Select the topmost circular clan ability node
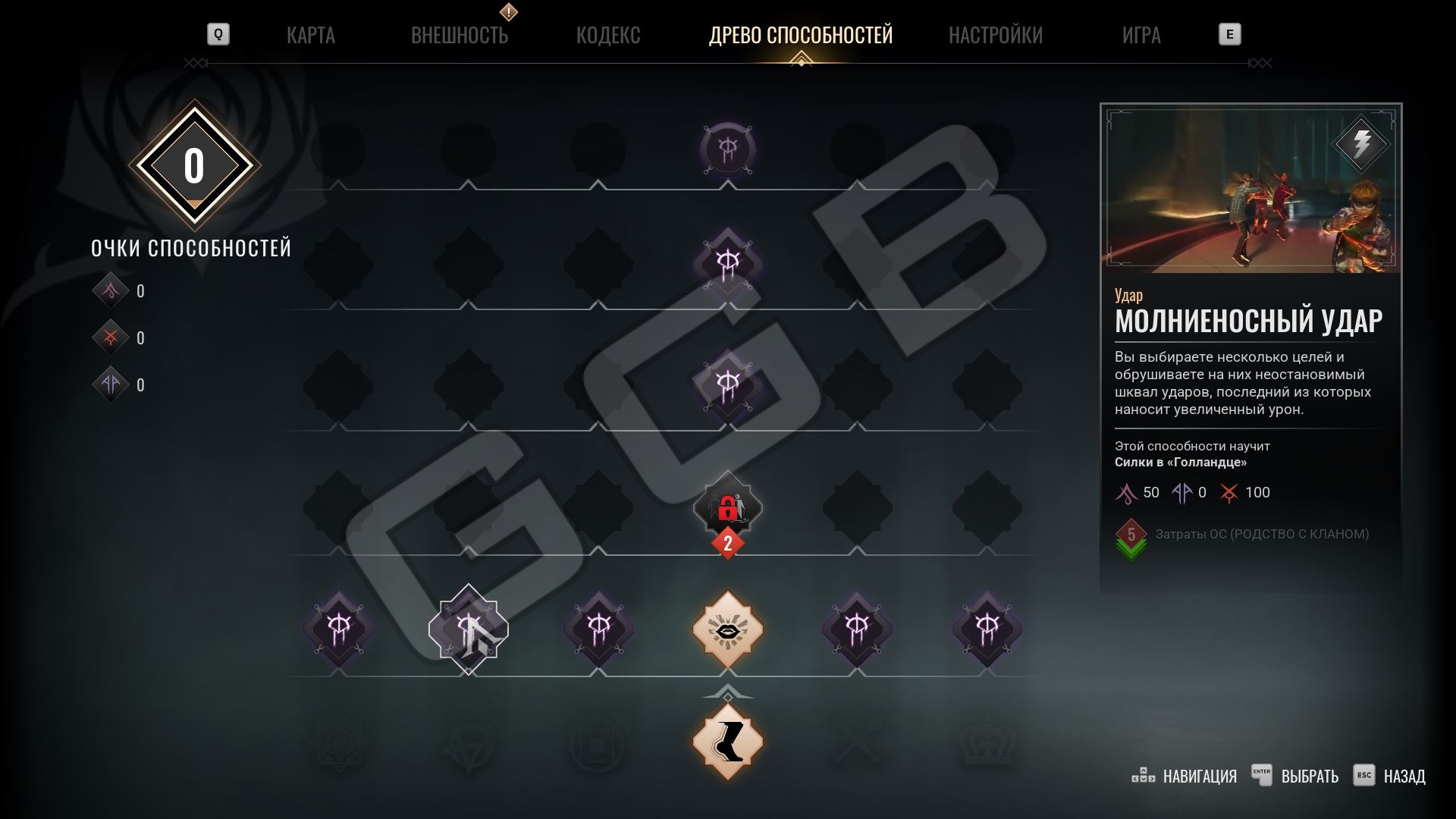Viewport: 1456px width, 819px height. pos(727,149)
